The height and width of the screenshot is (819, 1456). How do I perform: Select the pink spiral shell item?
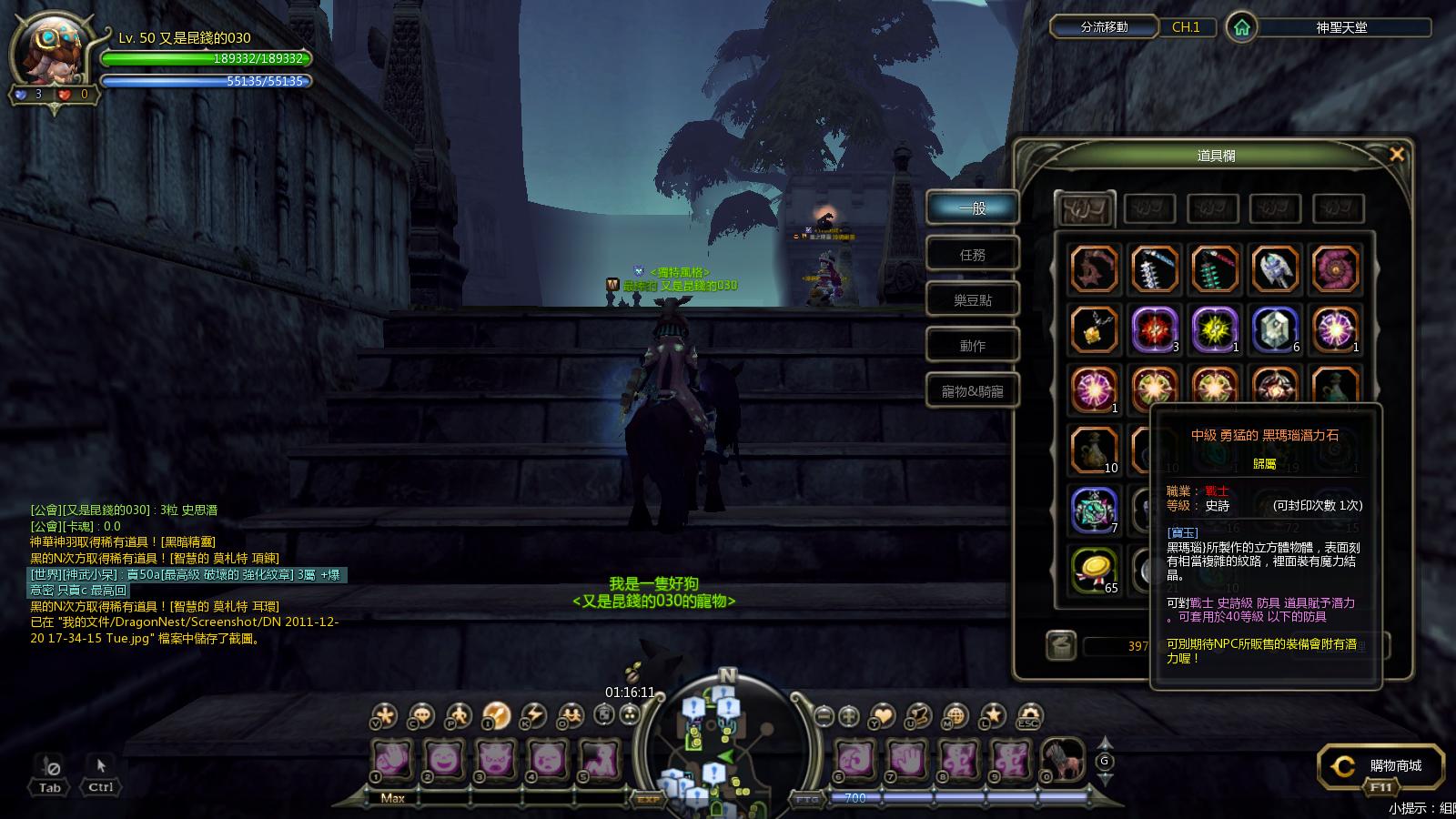[1336, 269]
